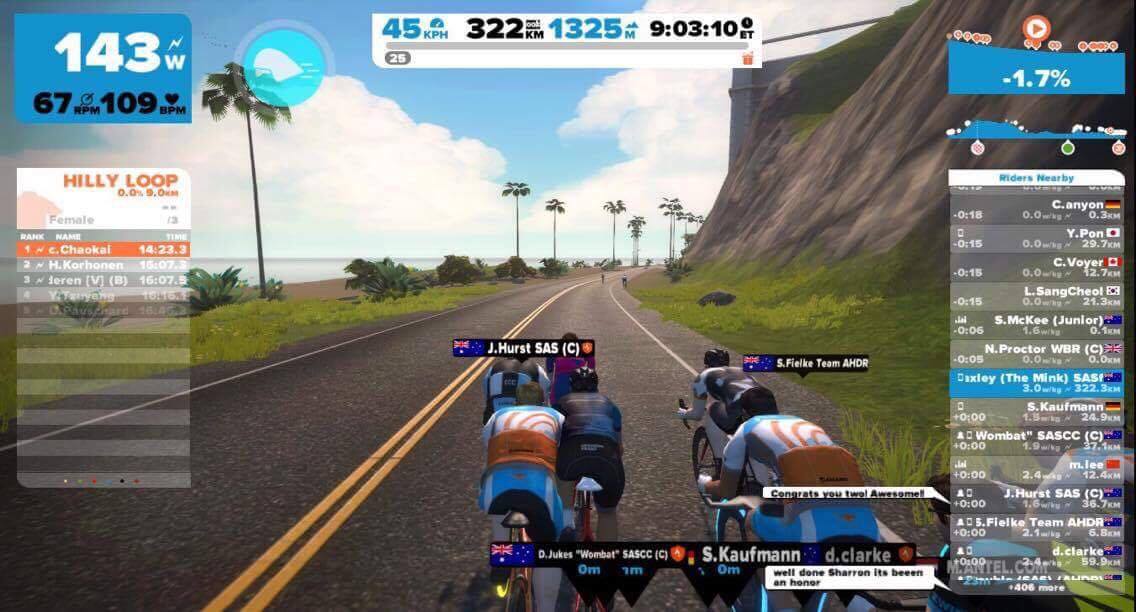
Task: Open the Hilly Loop segment header
Action: pyautogui.click(x=104, y=185)
